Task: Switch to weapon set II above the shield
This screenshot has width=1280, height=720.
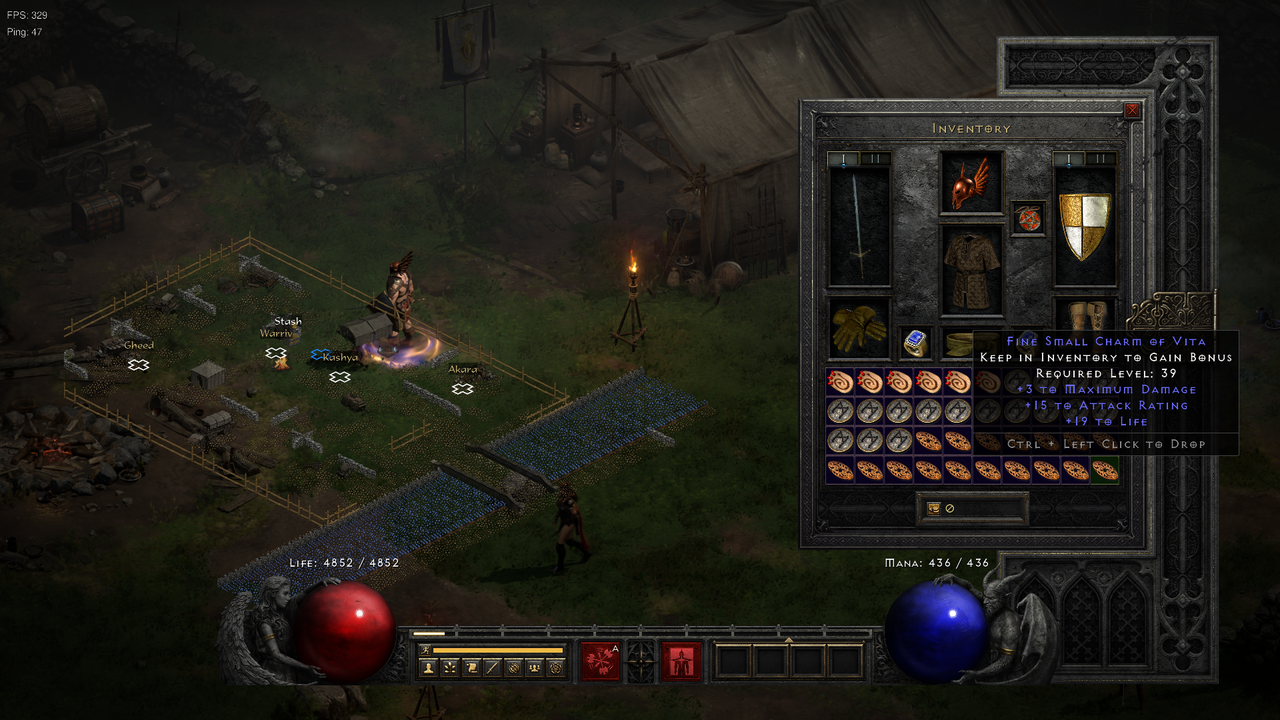Action: pos(1100,159)
